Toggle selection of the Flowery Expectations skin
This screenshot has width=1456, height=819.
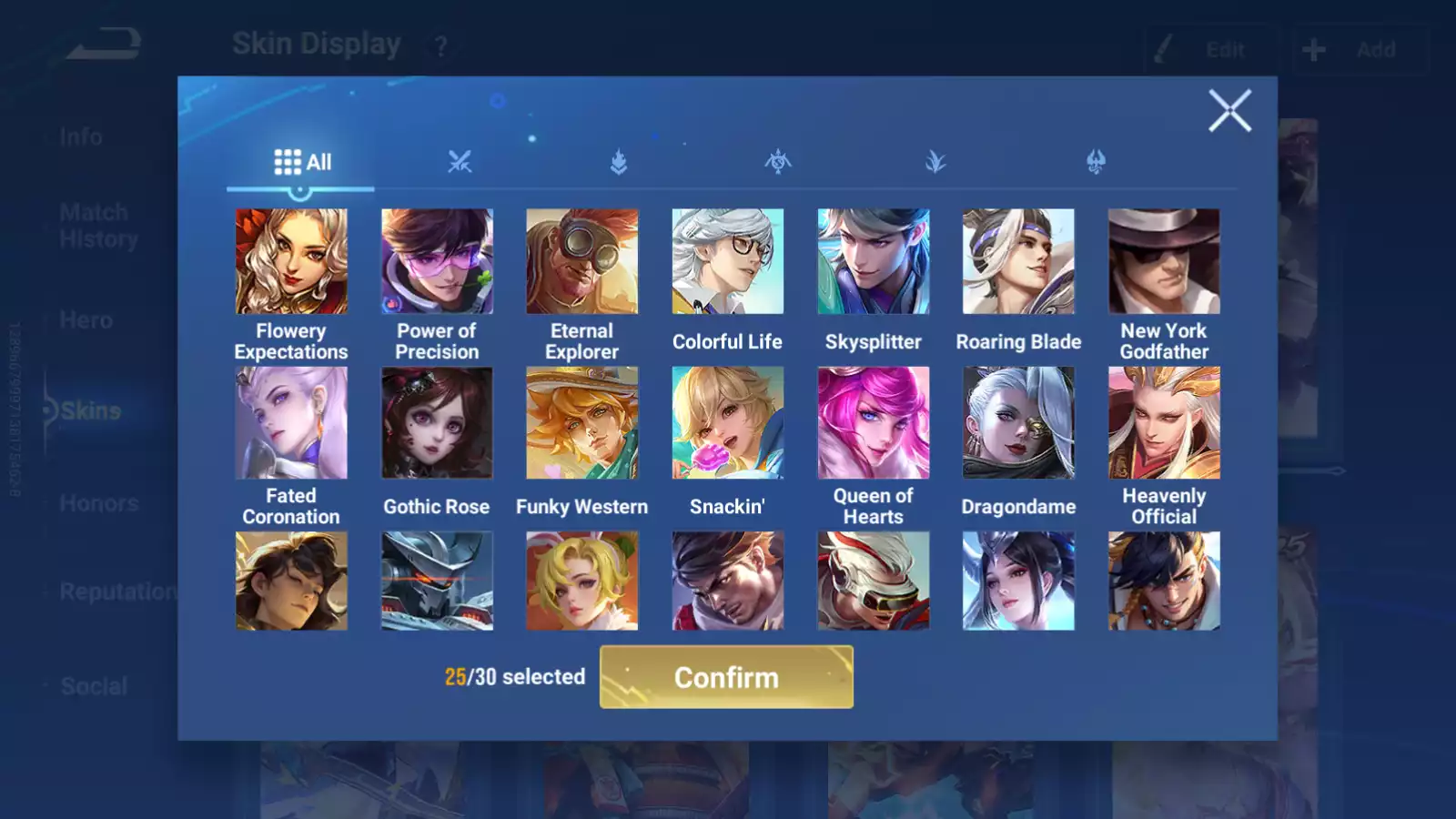pos(290,261)
